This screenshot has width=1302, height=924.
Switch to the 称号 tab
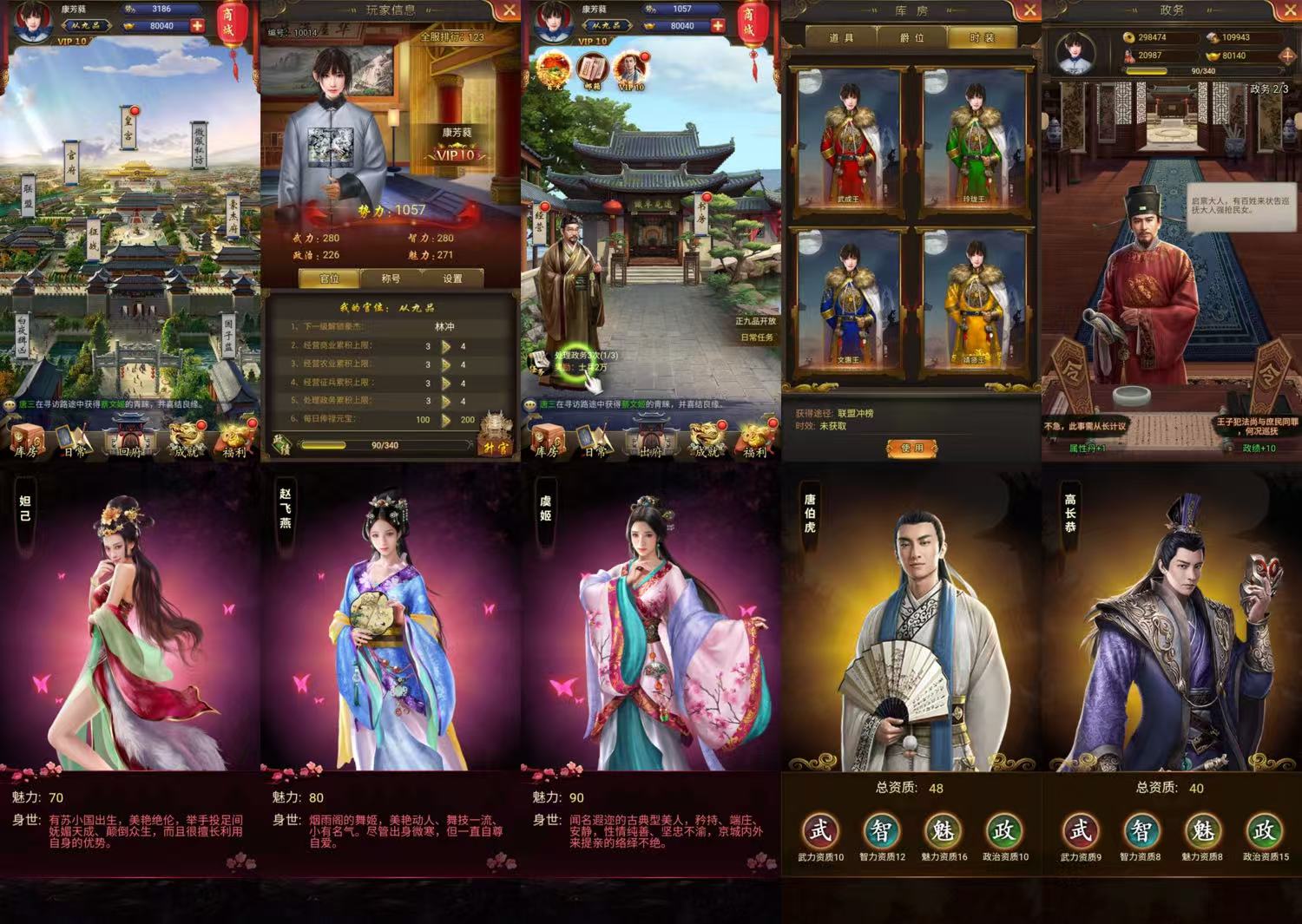[391, 279]
